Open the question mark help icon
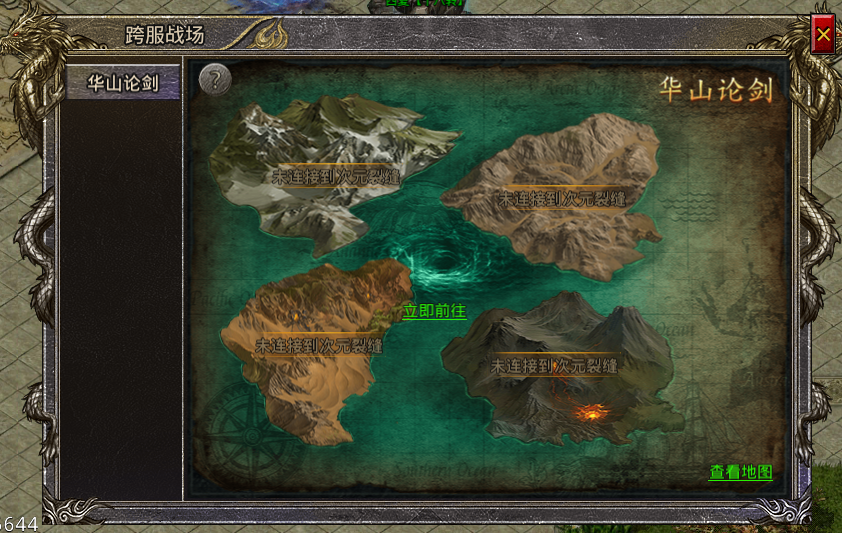Image resolution: width=842 pixels, height=533 pixels. point(215,79)
